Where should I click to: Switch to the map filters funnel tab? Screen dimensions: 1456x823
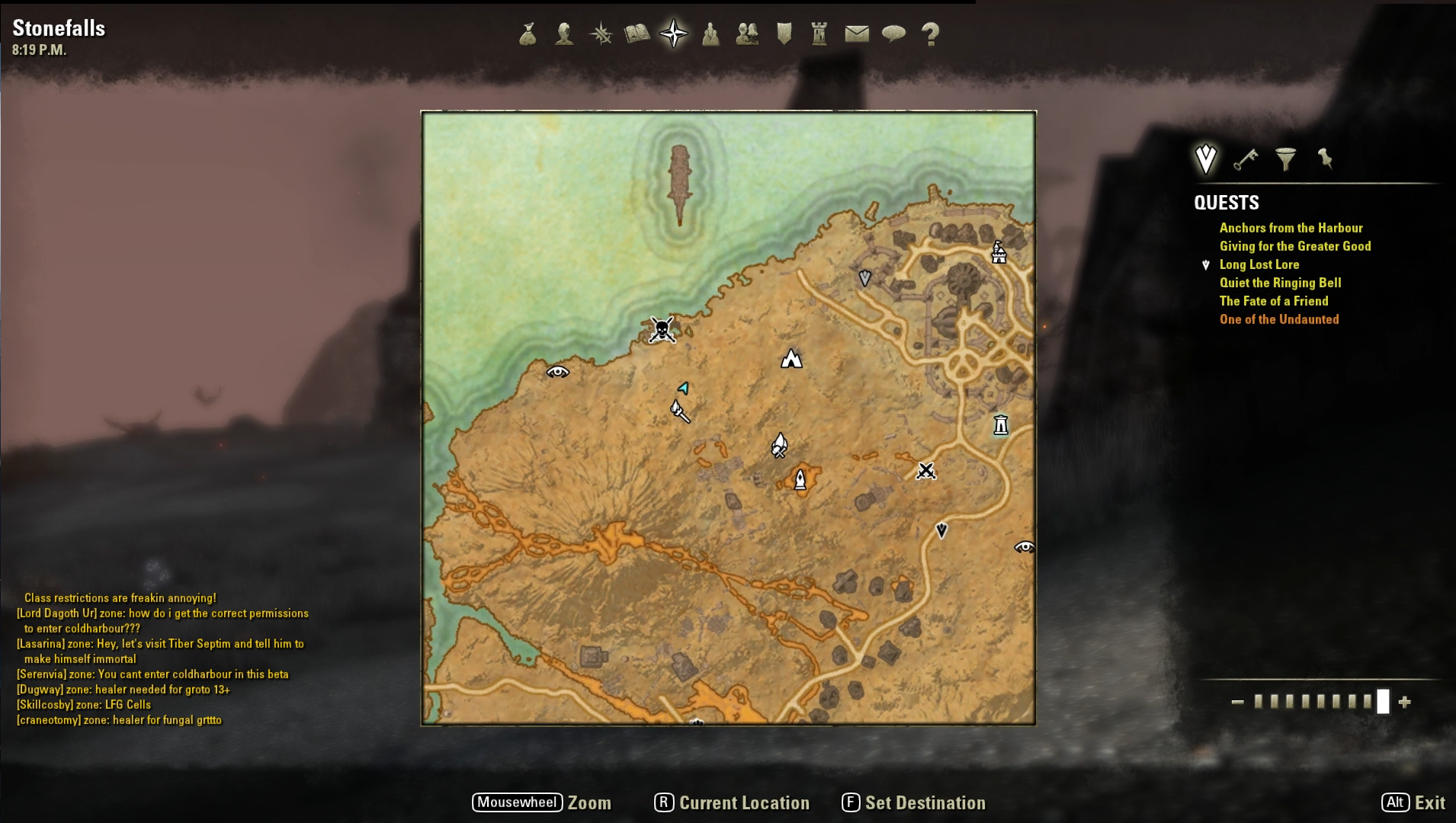click(1287, 158)
